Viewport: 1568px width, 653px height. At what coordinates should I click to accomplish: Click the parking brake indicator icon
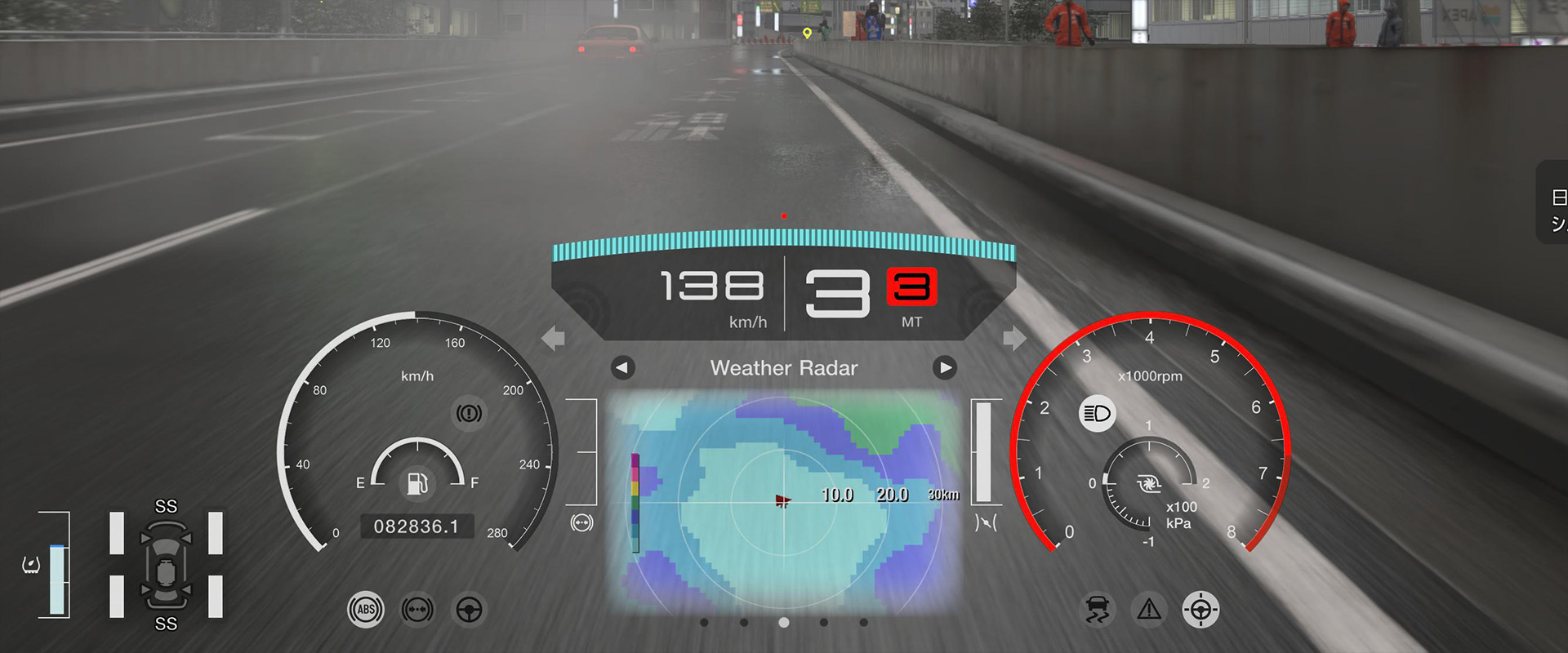469,413
